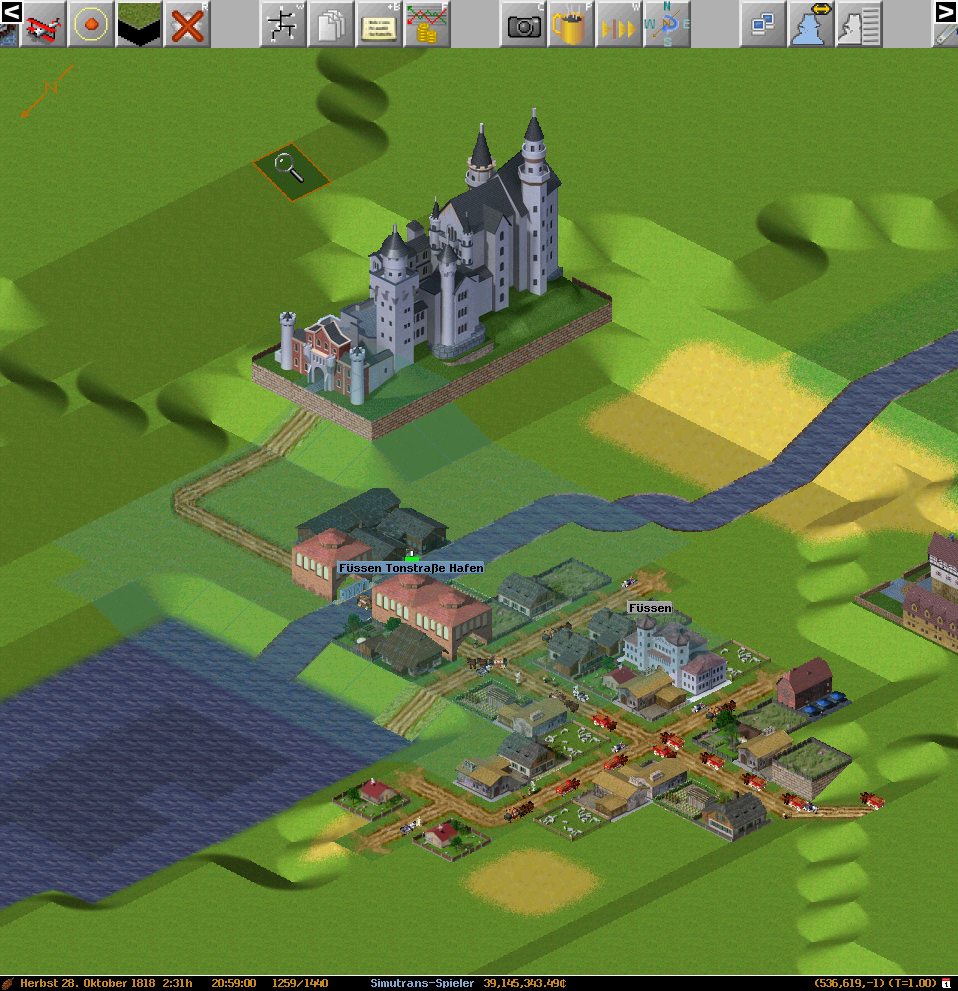Viewport: 958px width, 991px height.
Task: Open the line network management icon
Action: point(283,25)
